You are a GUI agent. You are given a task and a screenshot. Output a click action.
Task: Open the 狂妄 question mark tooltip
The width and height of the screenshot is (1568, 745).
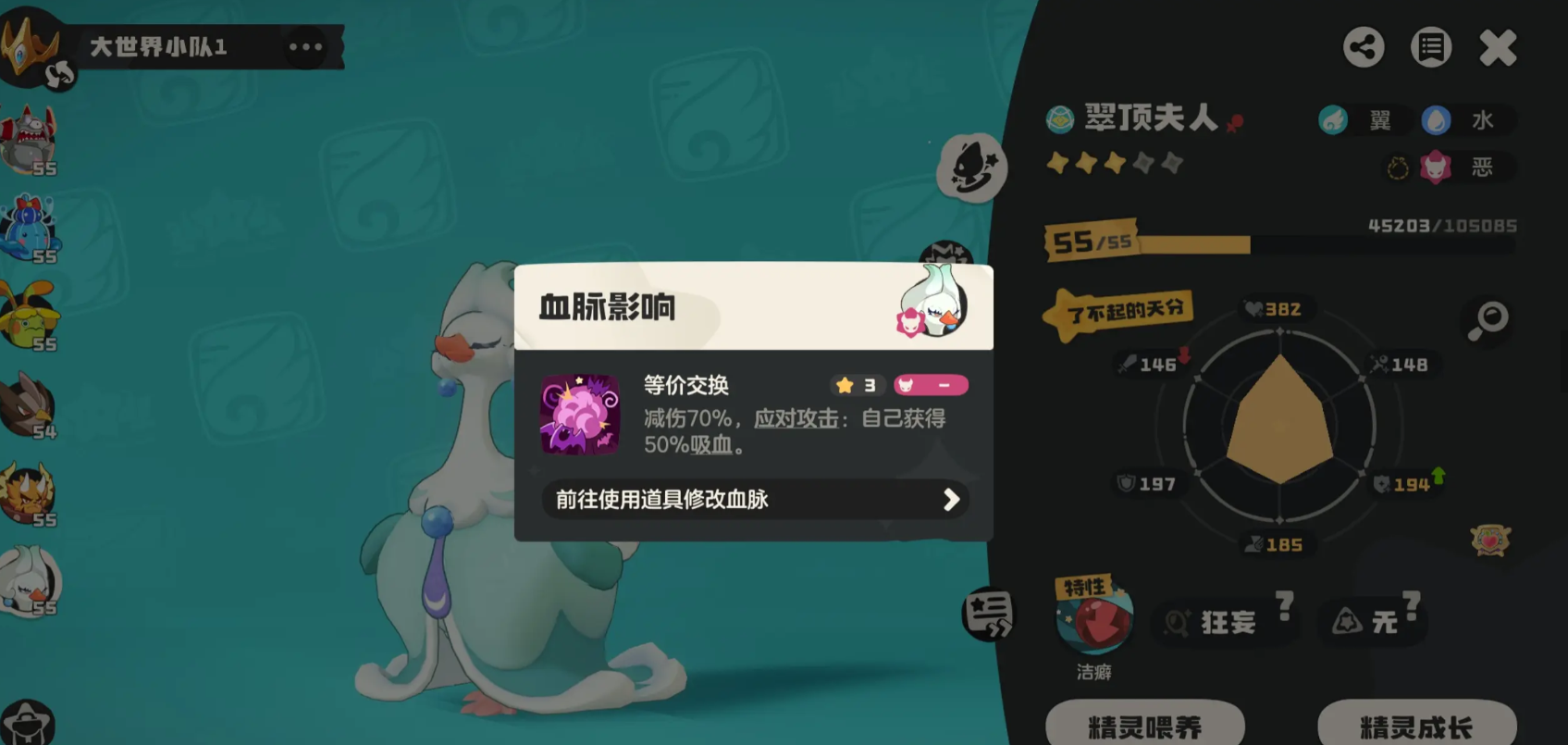coord(1284,606)
